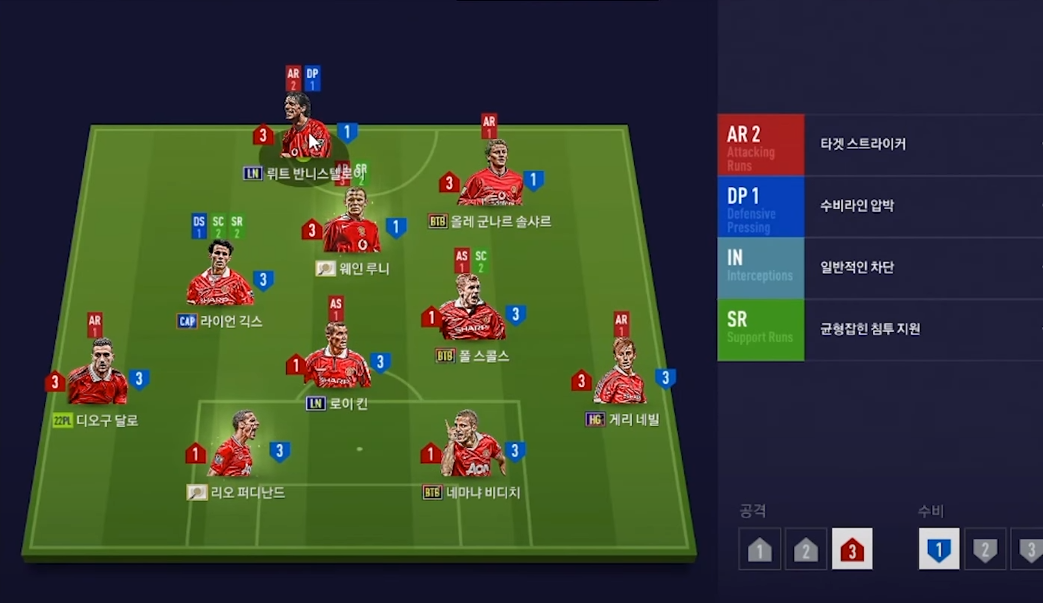Pick Paul Scholes in midfield
Image resolution: width=1043 pixels, height=603 pixels.
coord(471,317)
